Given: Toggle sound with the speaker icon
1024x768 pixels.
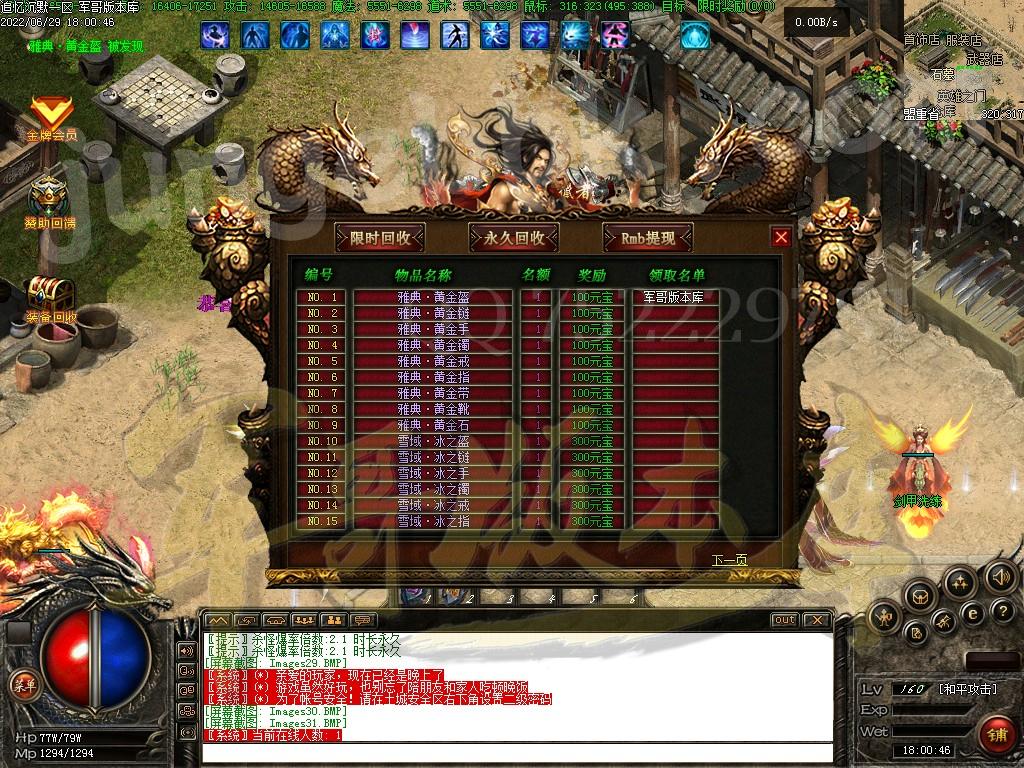Looking at the screenshot, I should pos(999,576).
